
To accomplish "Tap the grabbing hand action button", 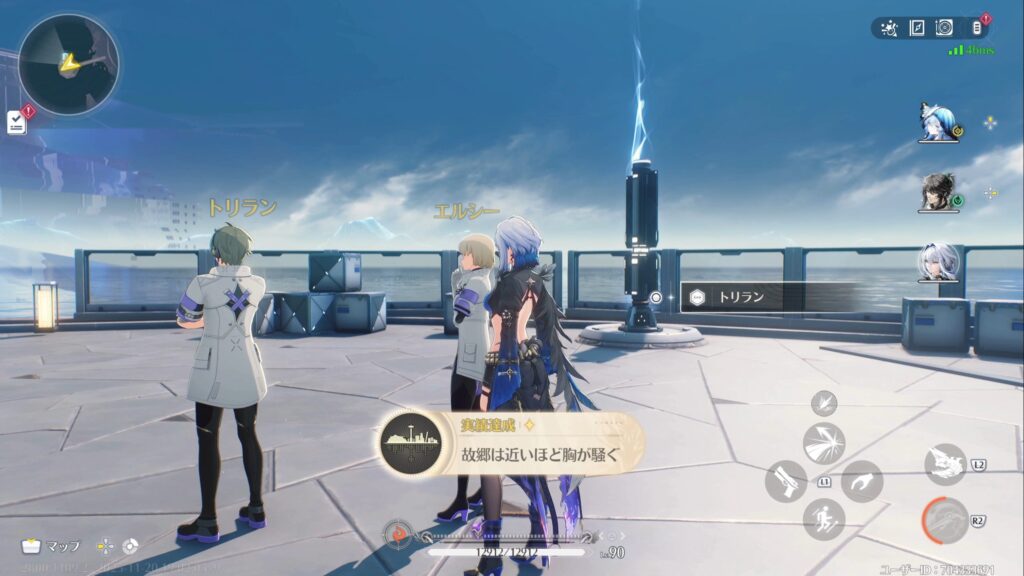I will 861,481.
